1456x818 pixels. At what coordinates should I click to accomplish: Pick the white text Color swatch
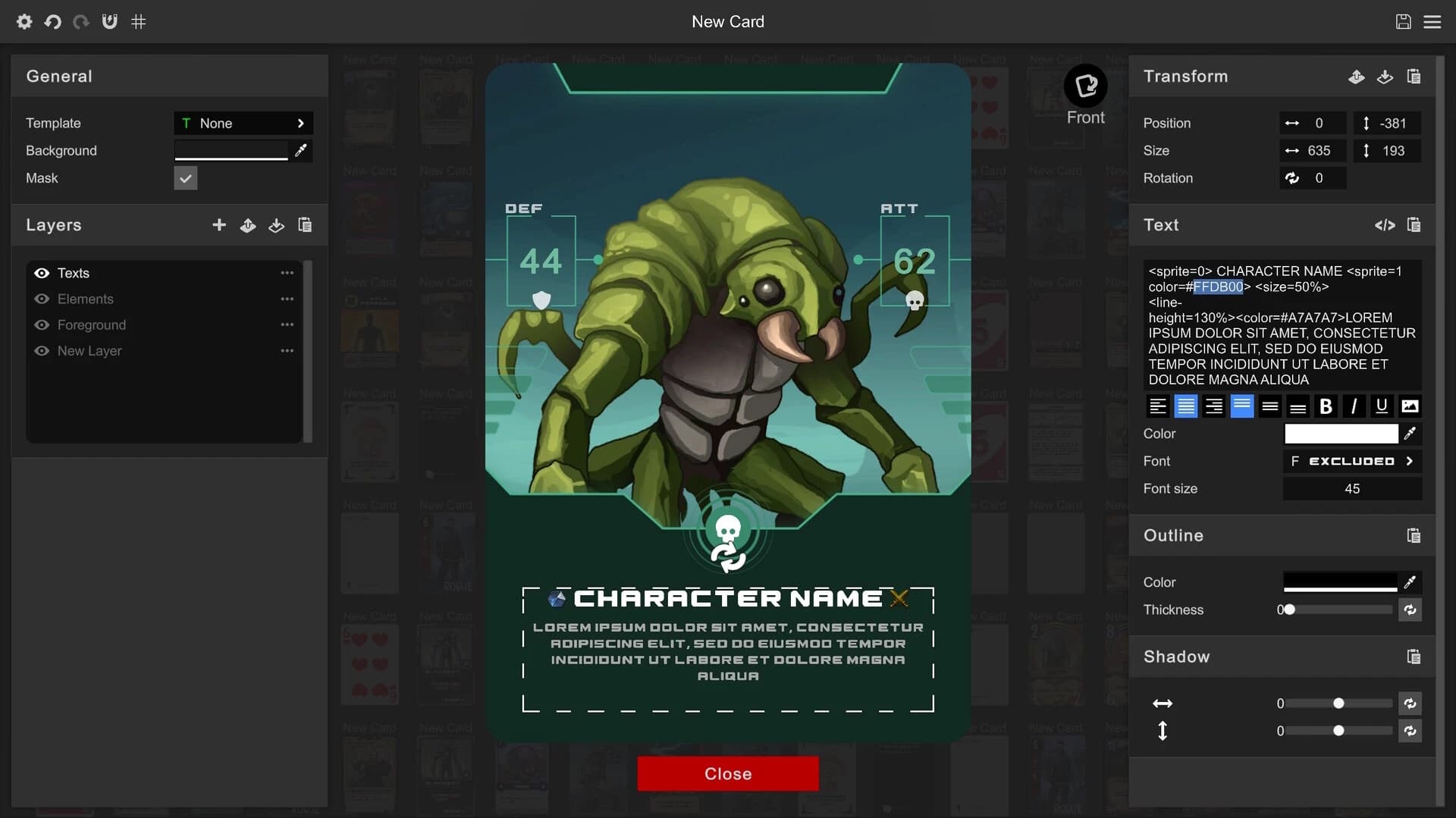point(1341,434)
